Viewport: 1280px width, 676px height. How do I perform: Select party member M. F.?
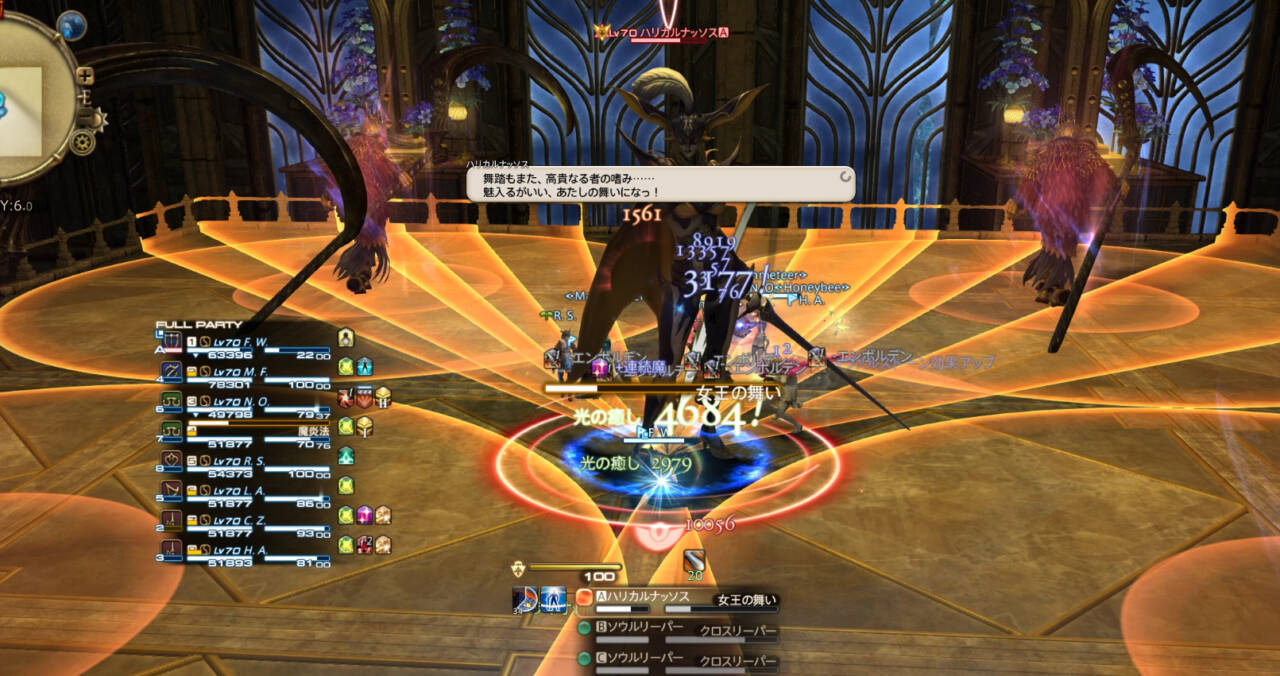[246, 370]
